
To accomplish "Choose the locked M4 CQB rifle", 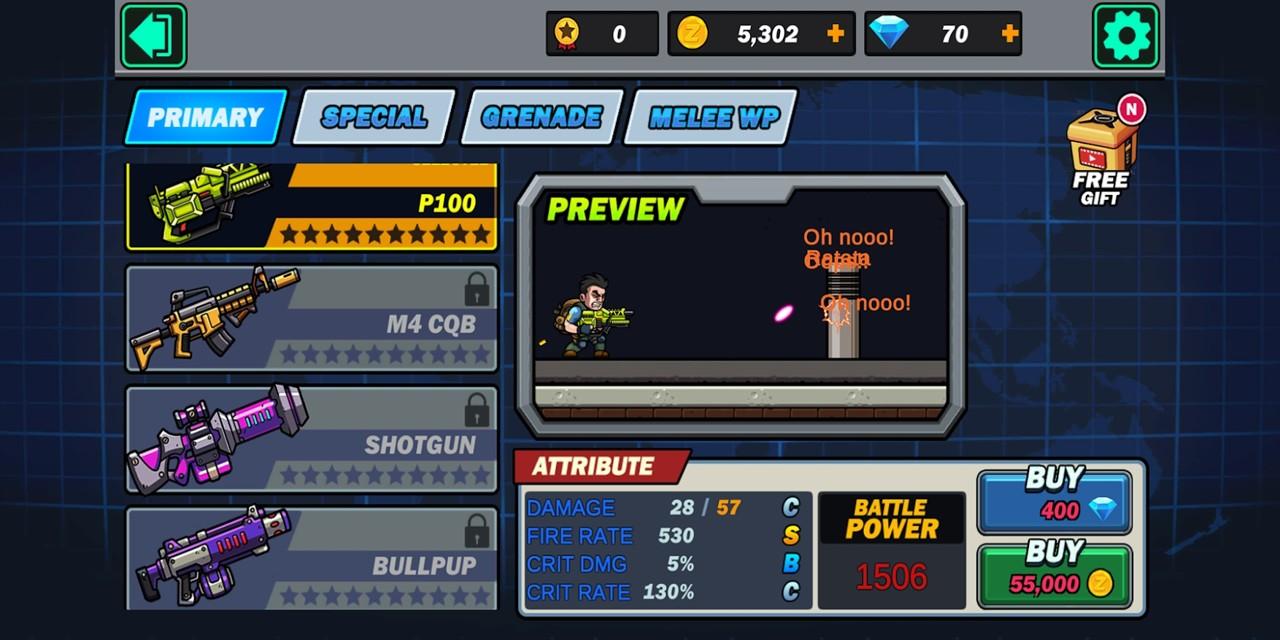I will 312,318.
